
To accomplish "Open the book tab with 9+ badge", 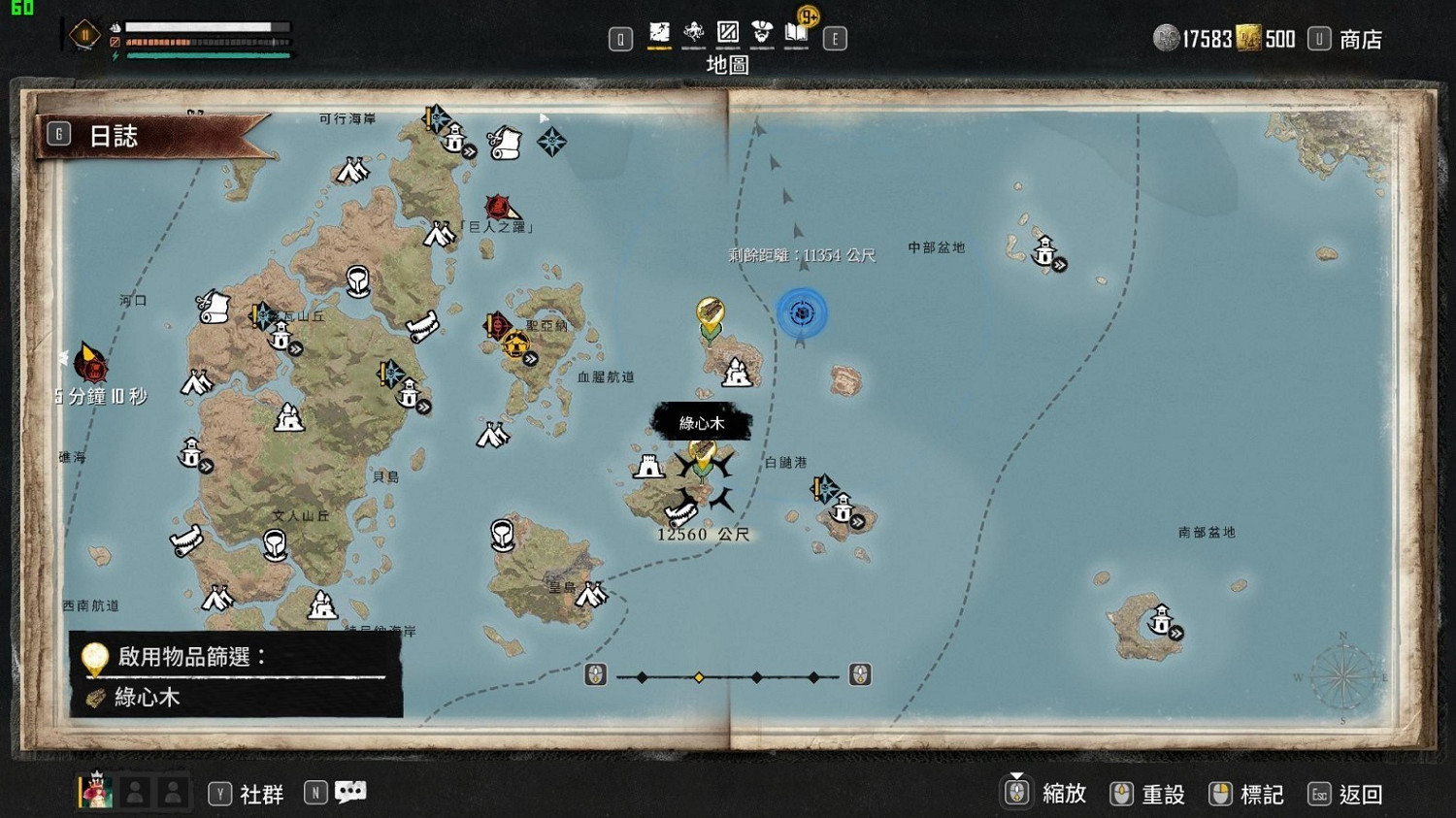I will [797, 33].
